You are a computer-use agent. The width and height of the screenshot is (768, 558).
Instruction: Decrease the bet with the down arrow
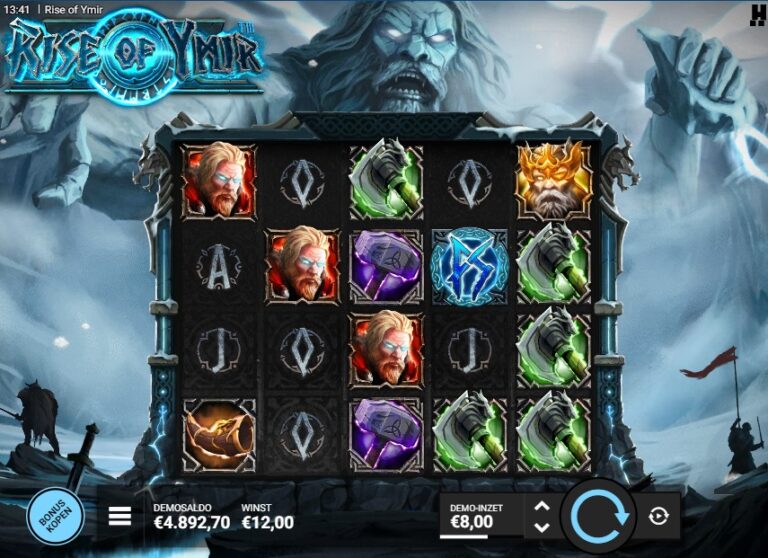coord(542,527)
